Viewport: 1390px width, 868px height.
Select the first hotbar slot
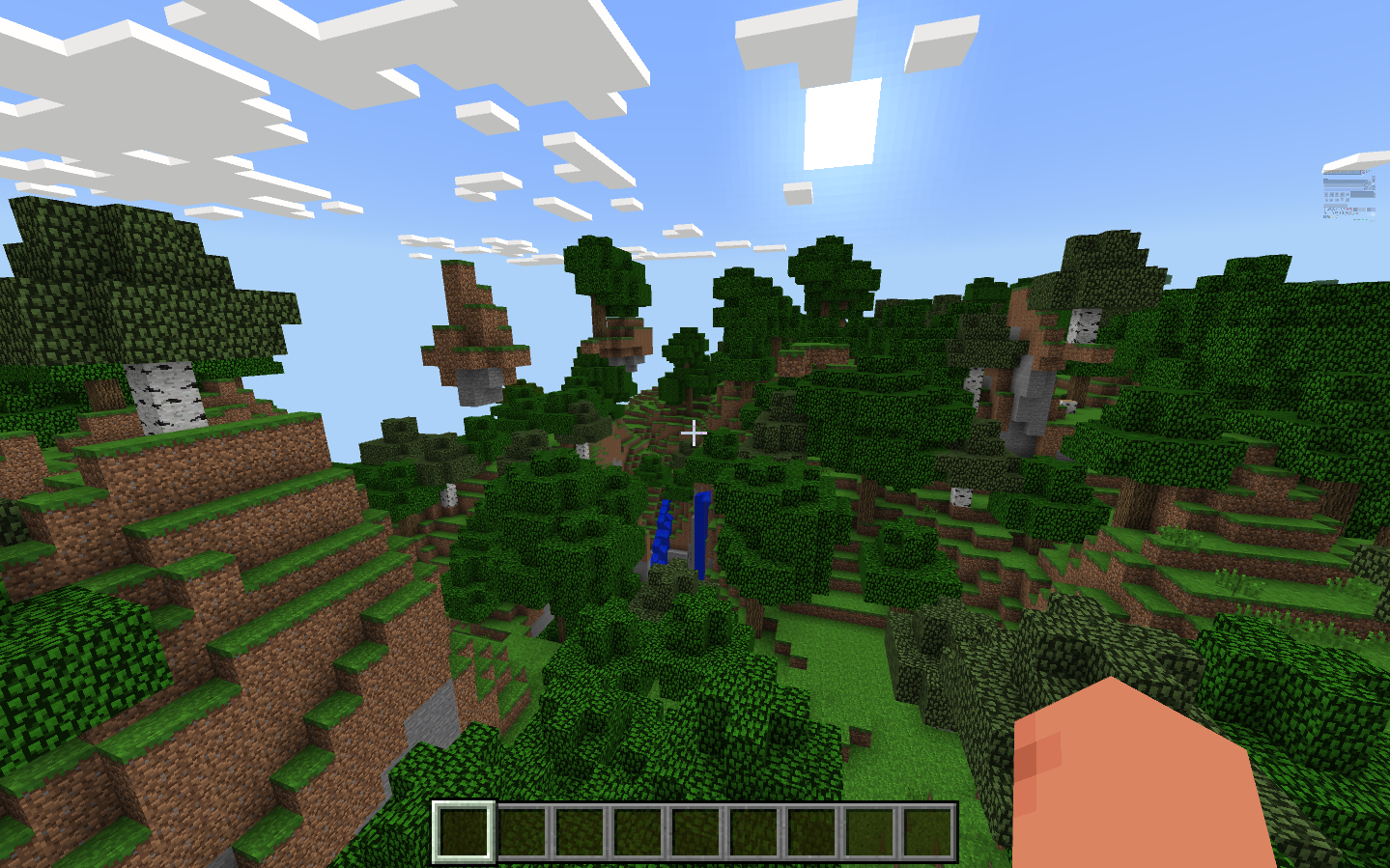point(464,834)
